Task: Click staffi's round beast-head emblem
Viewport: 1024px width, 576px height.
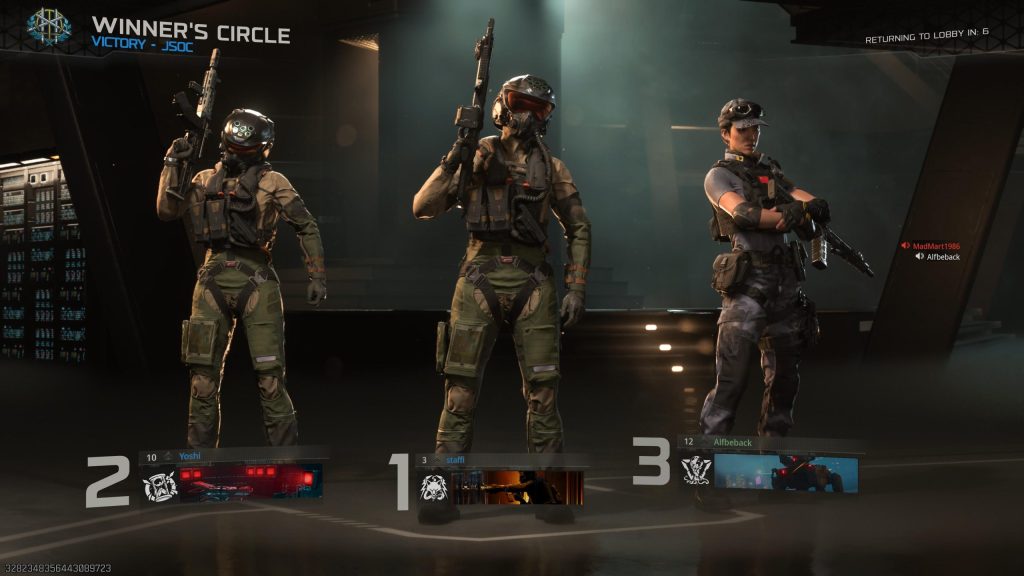Action: tap(433, 488)
